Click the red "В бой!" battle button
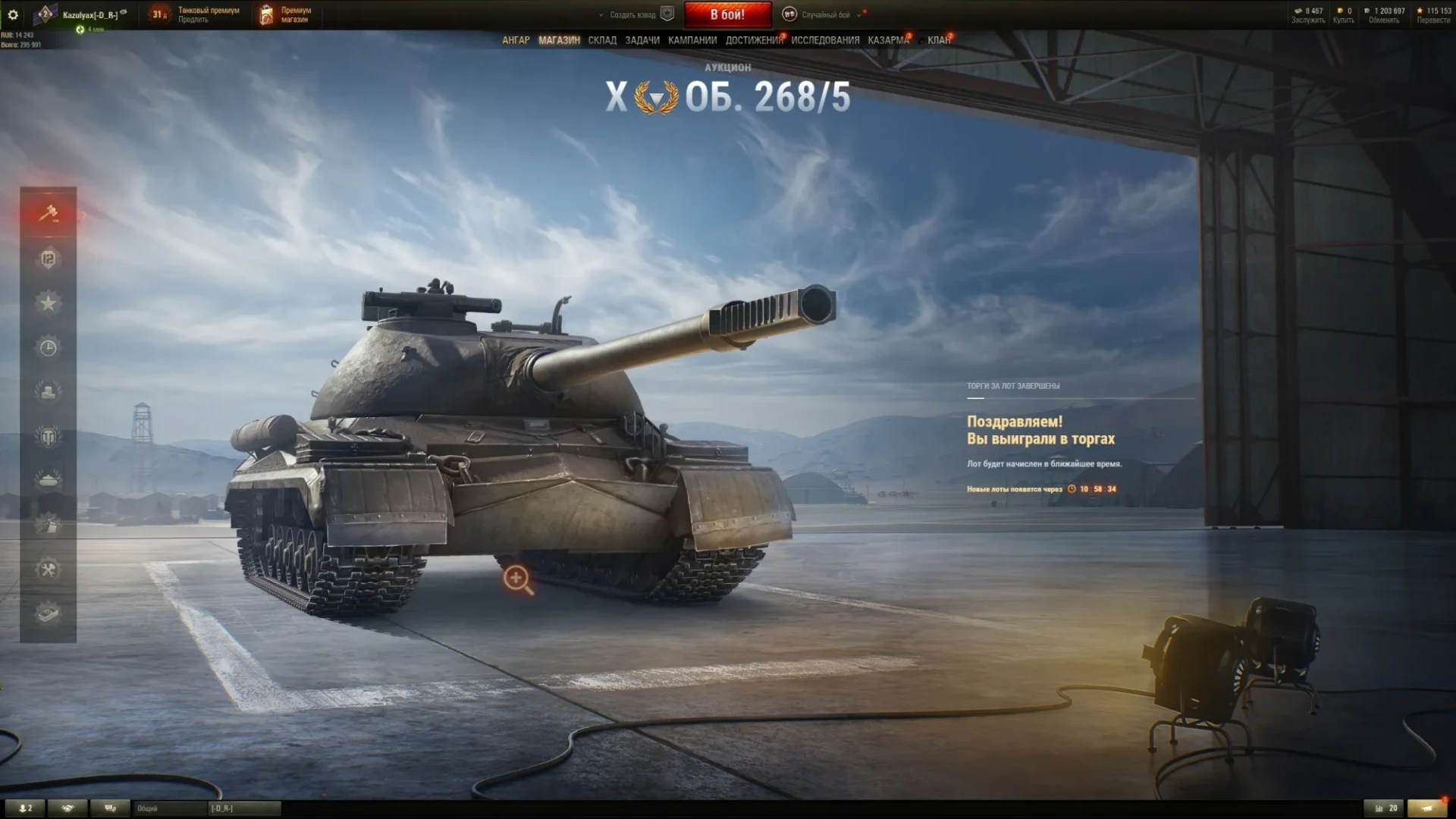The width and height of the screenshot is (1456, 819). [x=727, y=14]
